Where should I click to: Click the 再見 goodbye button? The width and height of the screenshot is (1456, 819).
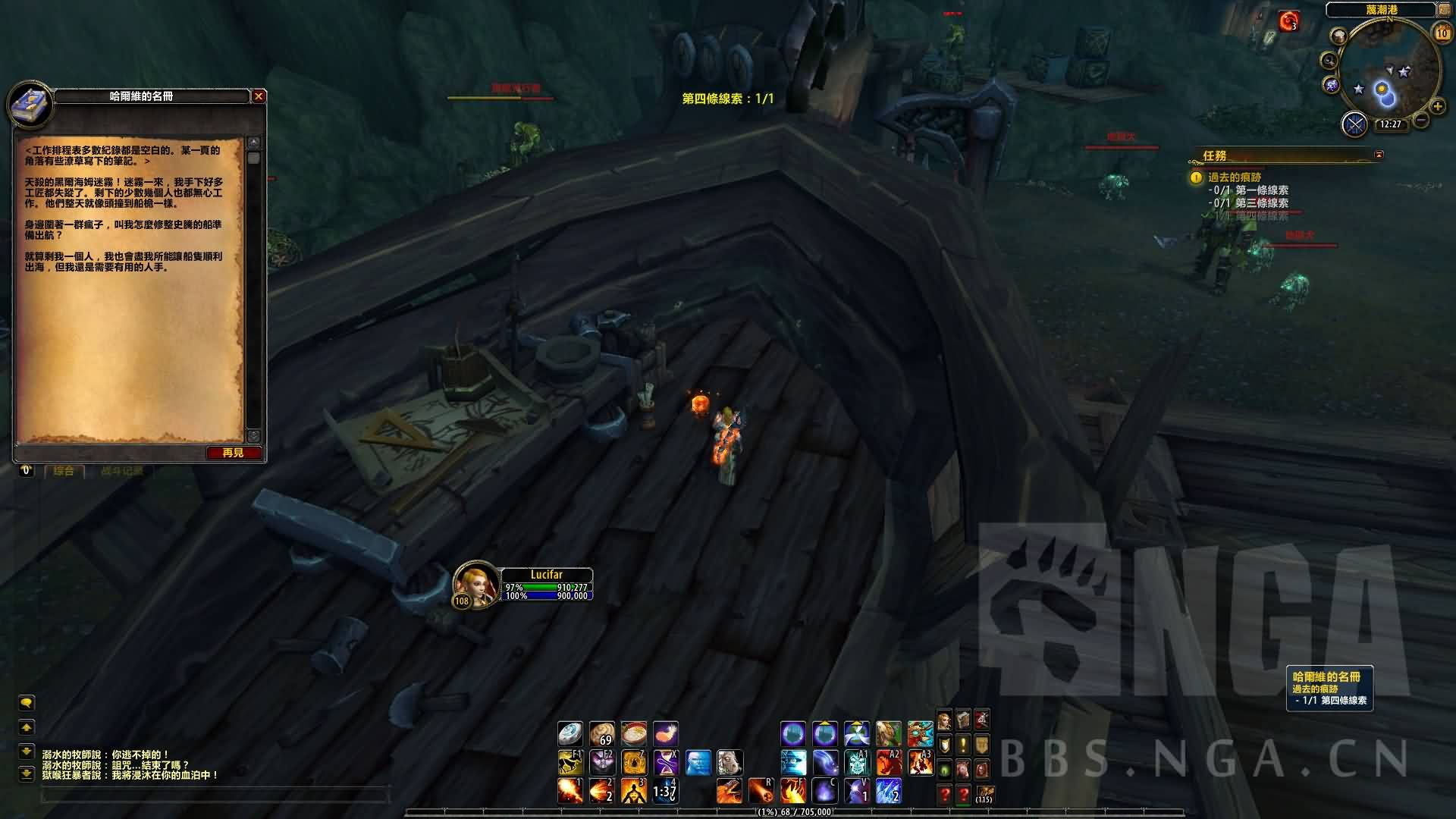(x=234, y=453)
